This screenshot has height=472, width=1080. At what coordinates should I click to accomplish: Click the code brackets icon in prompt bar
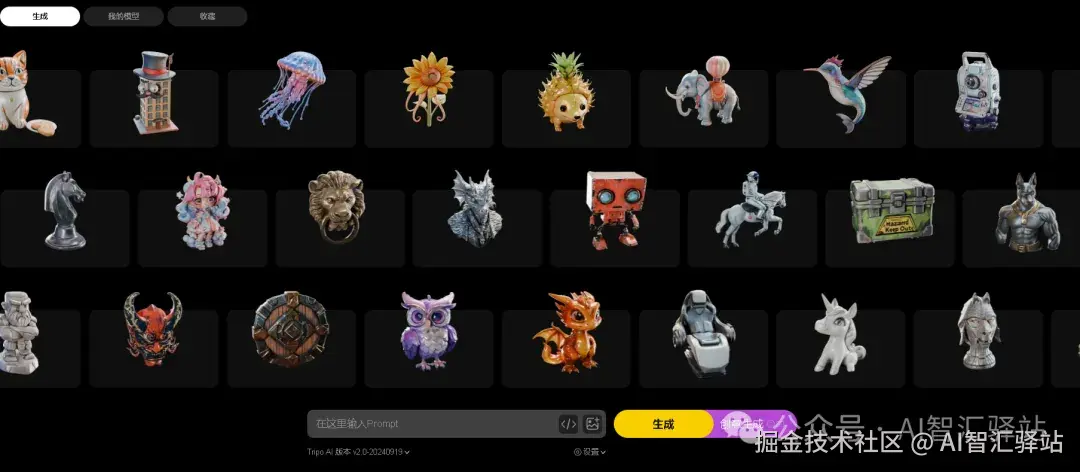coord(568,424)
